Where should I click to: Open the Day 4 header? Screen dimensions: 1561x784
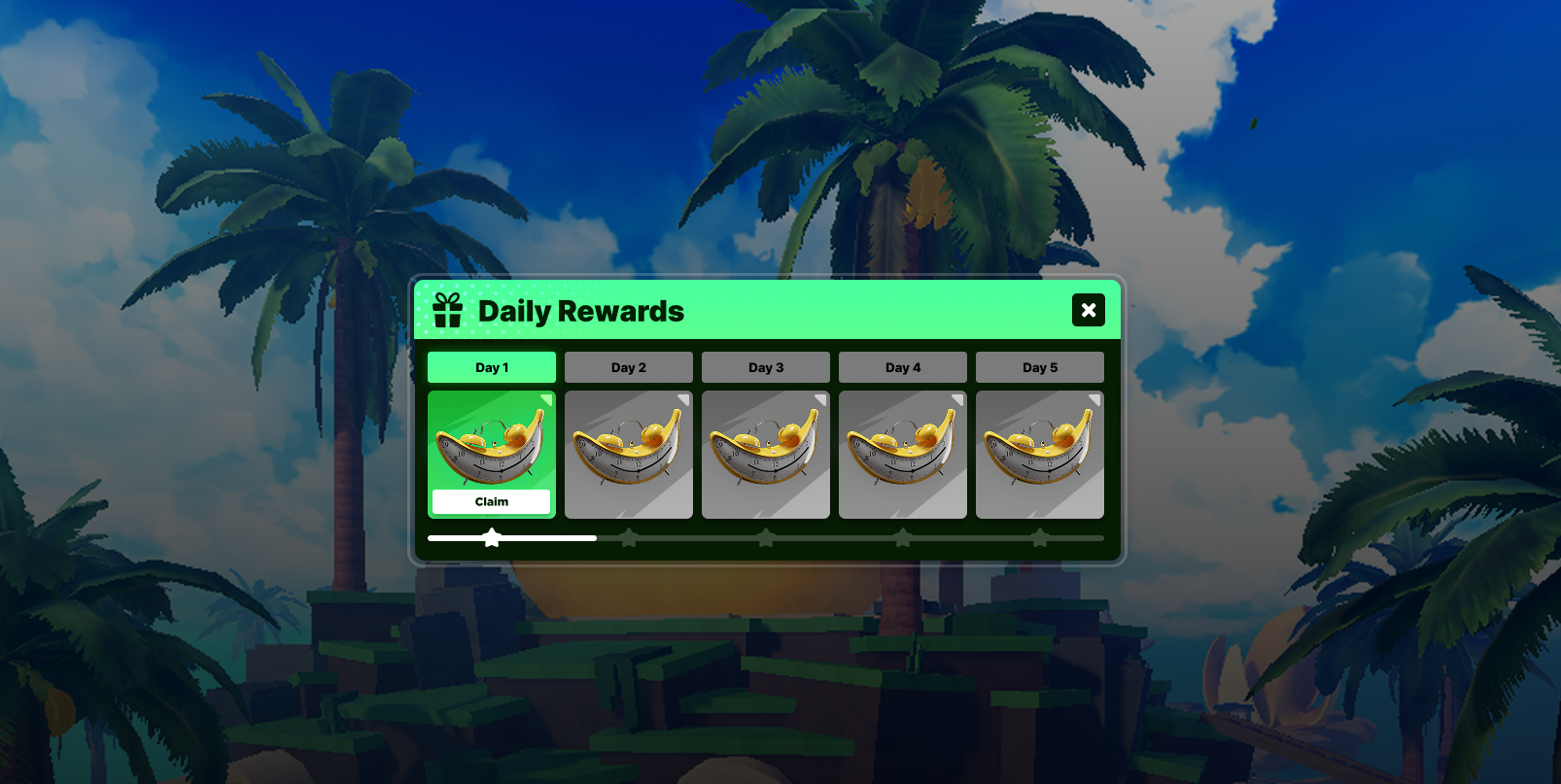[x=903, y=367]
